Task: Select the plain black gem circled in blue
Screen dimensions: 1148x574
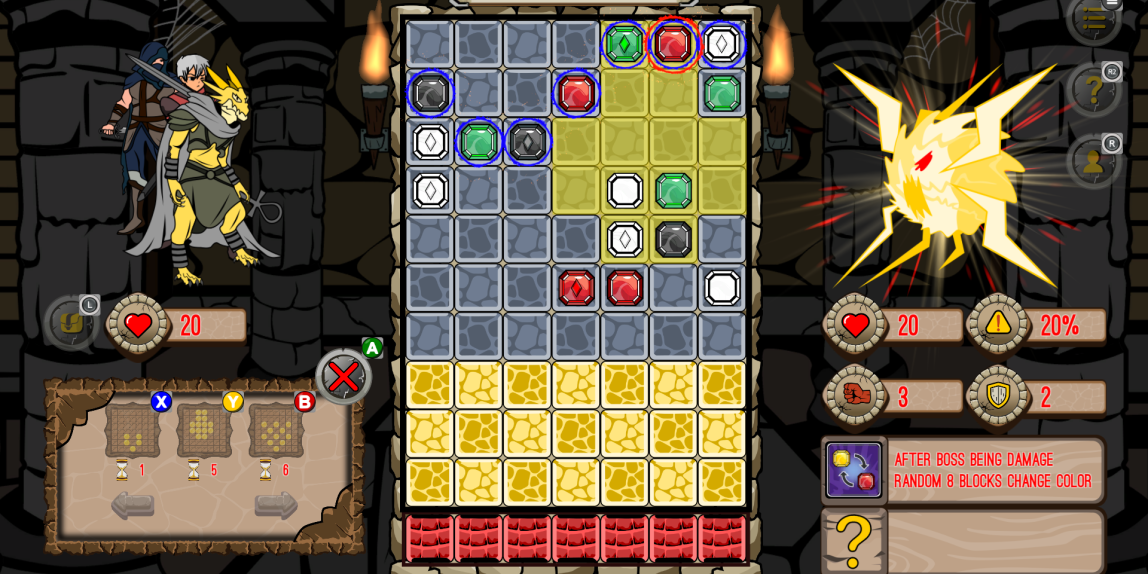Action: pos(430,93)
